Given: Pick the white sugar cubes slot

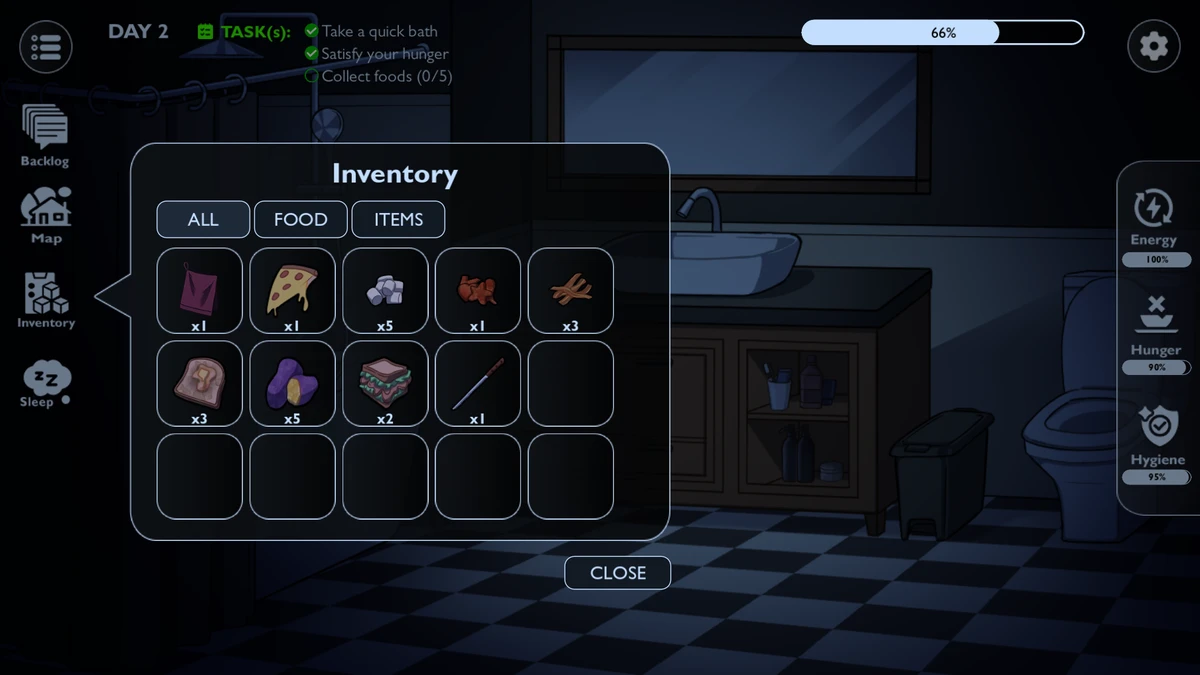Looking at the screenshot, I should 385,290.
